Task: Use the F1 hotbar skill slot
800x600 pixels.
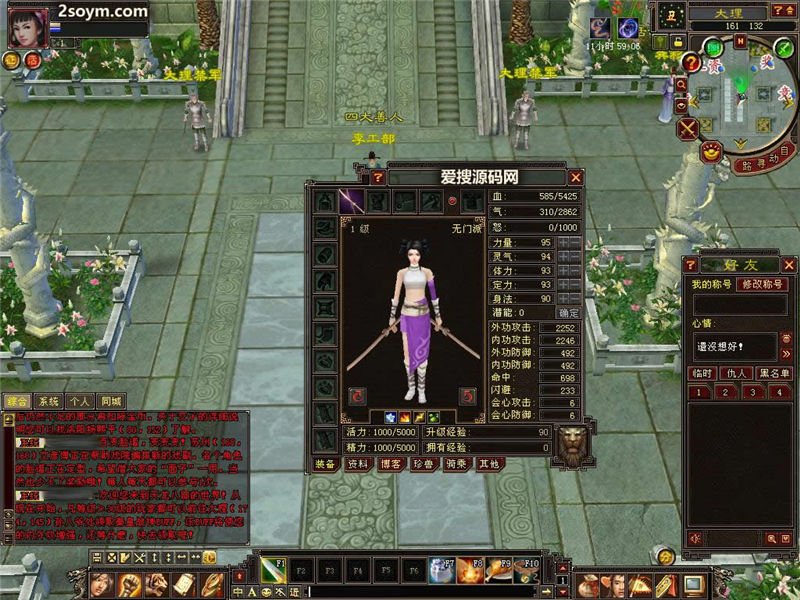Action: [x=274, y=570]
